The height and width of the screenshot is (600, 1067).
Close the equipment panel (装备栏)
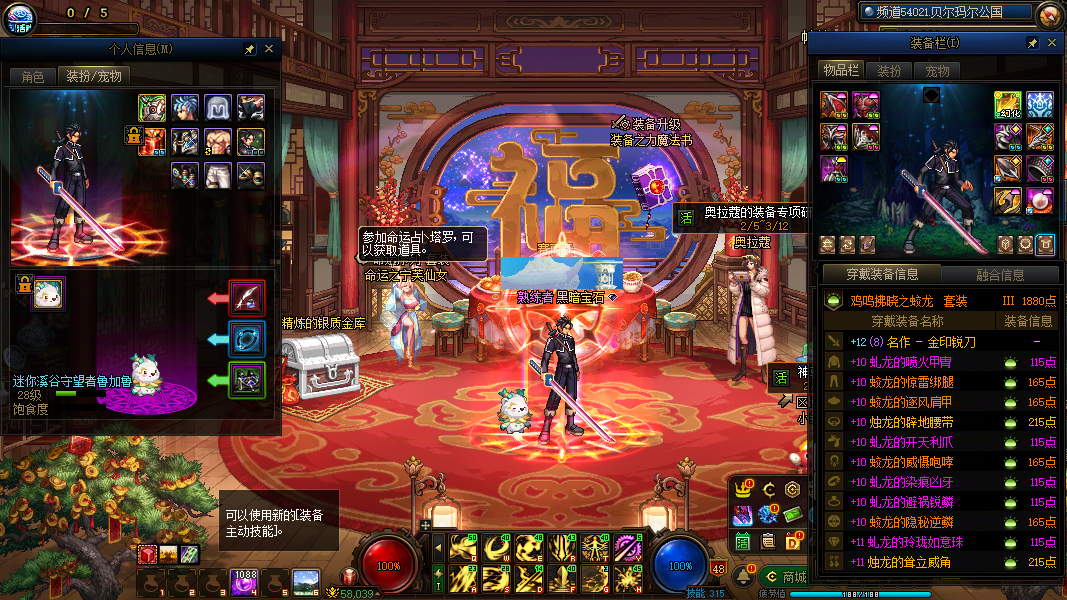[x=1051, y=43]
